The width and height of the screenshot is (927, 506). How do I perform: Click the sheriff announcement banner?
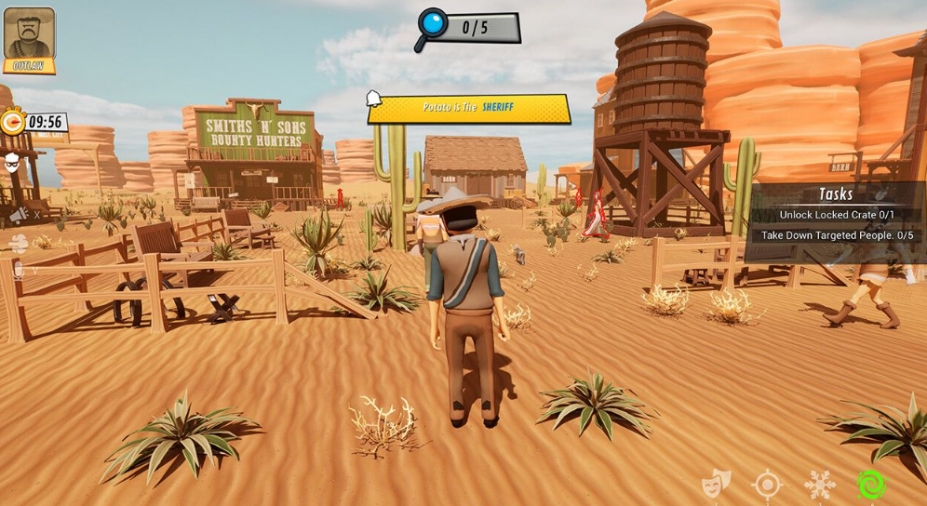pos(468,108)
